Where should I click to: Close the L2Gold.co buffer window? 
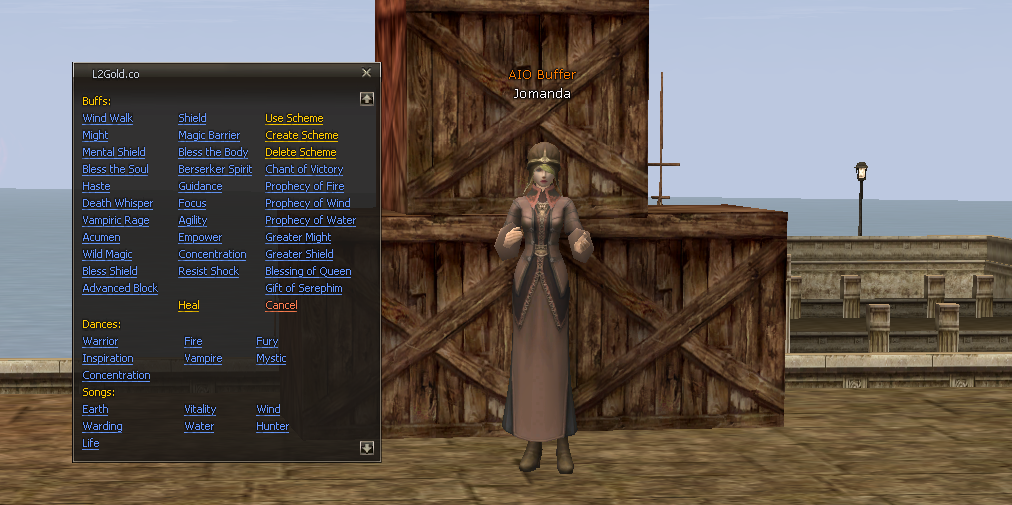point(366,73)
